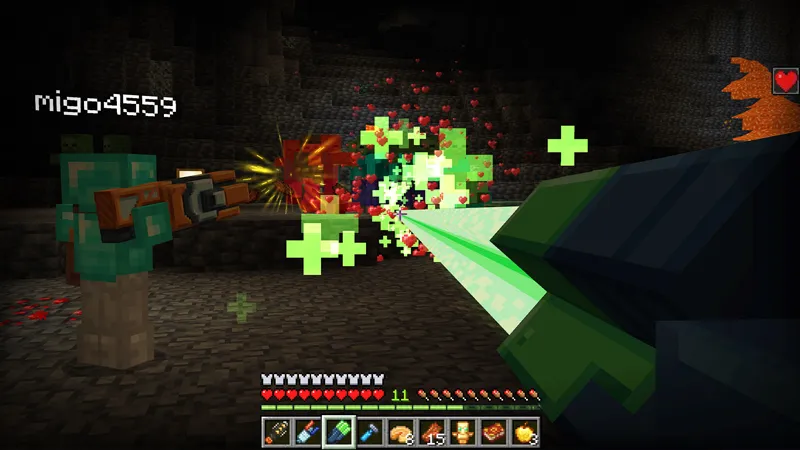Select the pumpkin pie stack slot
The width and height of the screenshot is (800, 450).
coord(400,431)
